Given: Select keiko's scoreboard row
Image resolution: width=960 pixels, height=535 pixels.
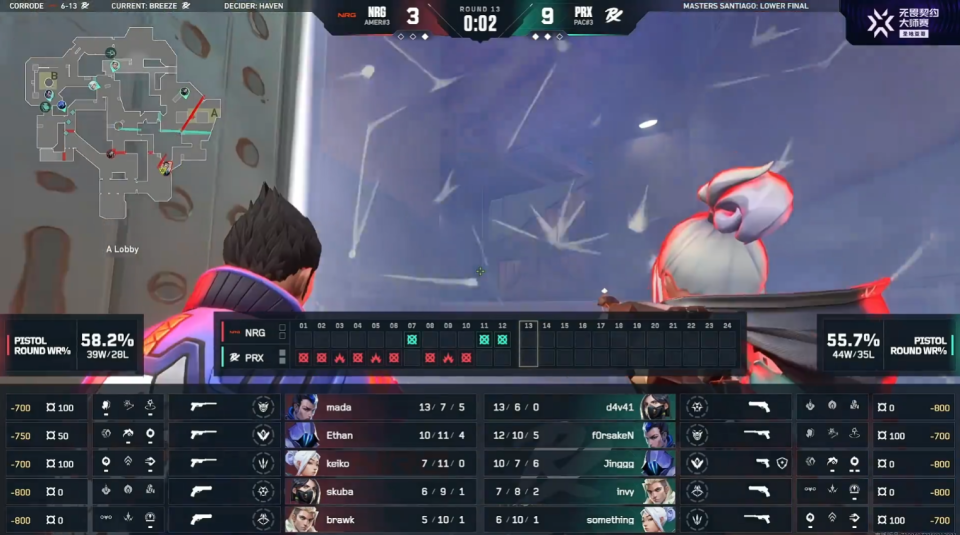Looking at the screenshot, I should pos(380,464).
